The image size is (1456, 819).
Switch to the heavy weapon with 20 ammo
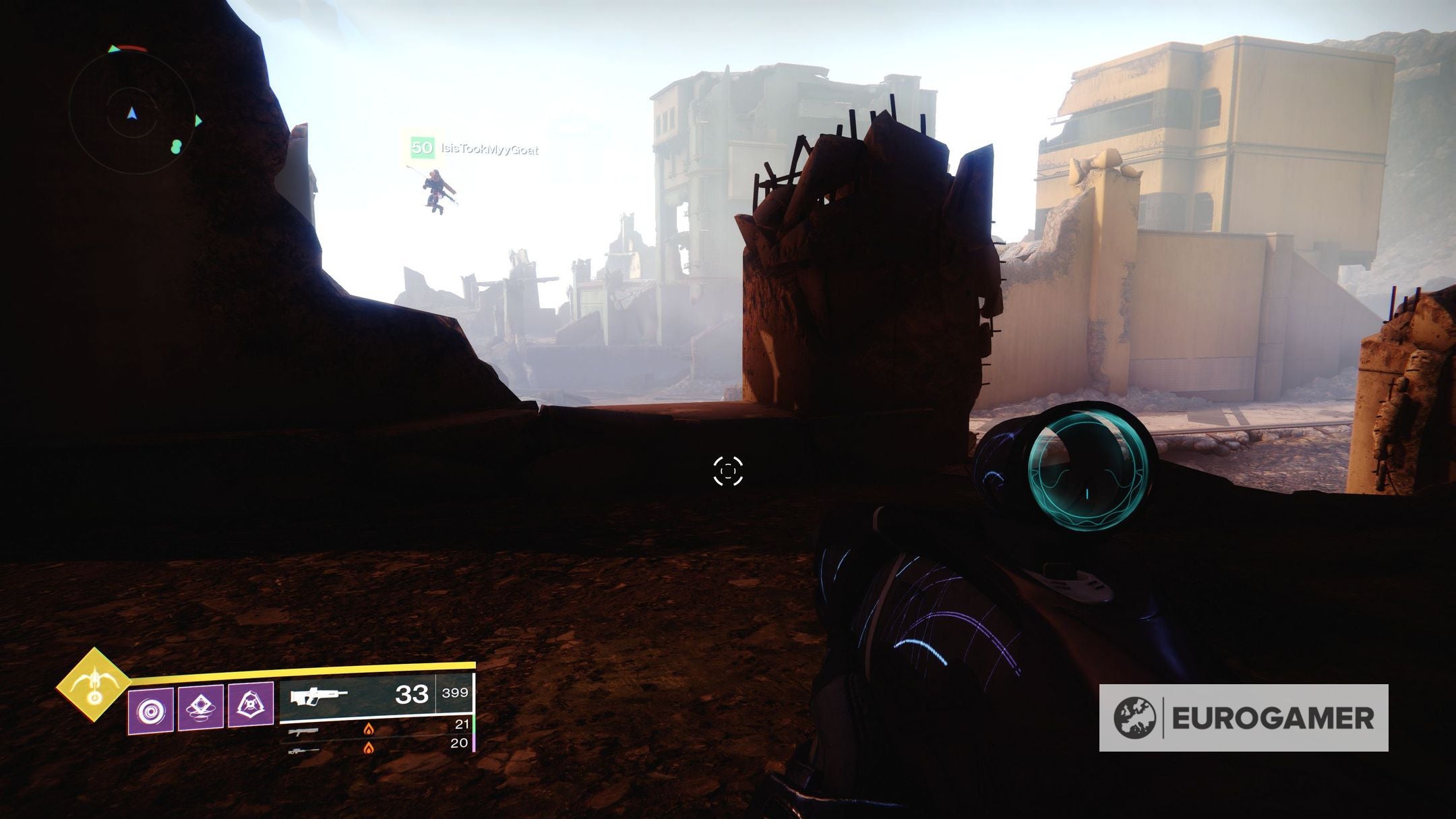(377, 747)
